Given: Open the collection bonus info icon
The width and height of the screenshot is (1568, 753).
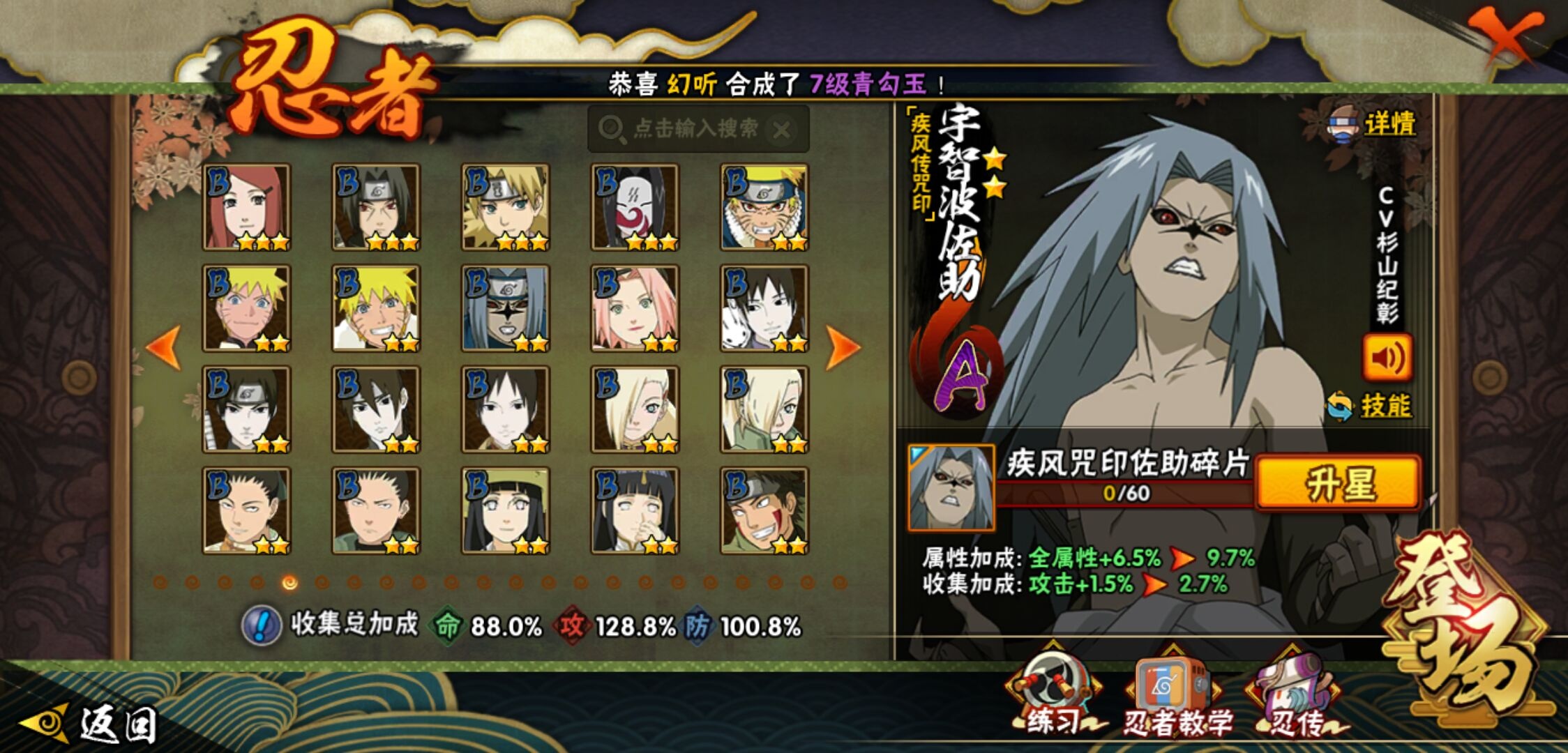Looking at the screenshot, I should click(262, 625).
